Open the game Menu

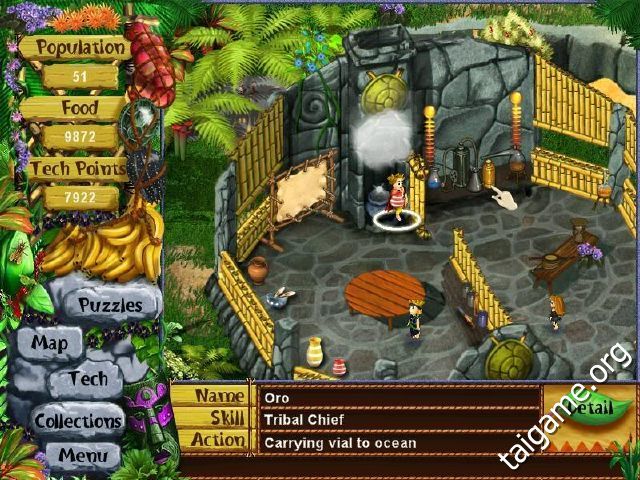[x=83, y=456]
